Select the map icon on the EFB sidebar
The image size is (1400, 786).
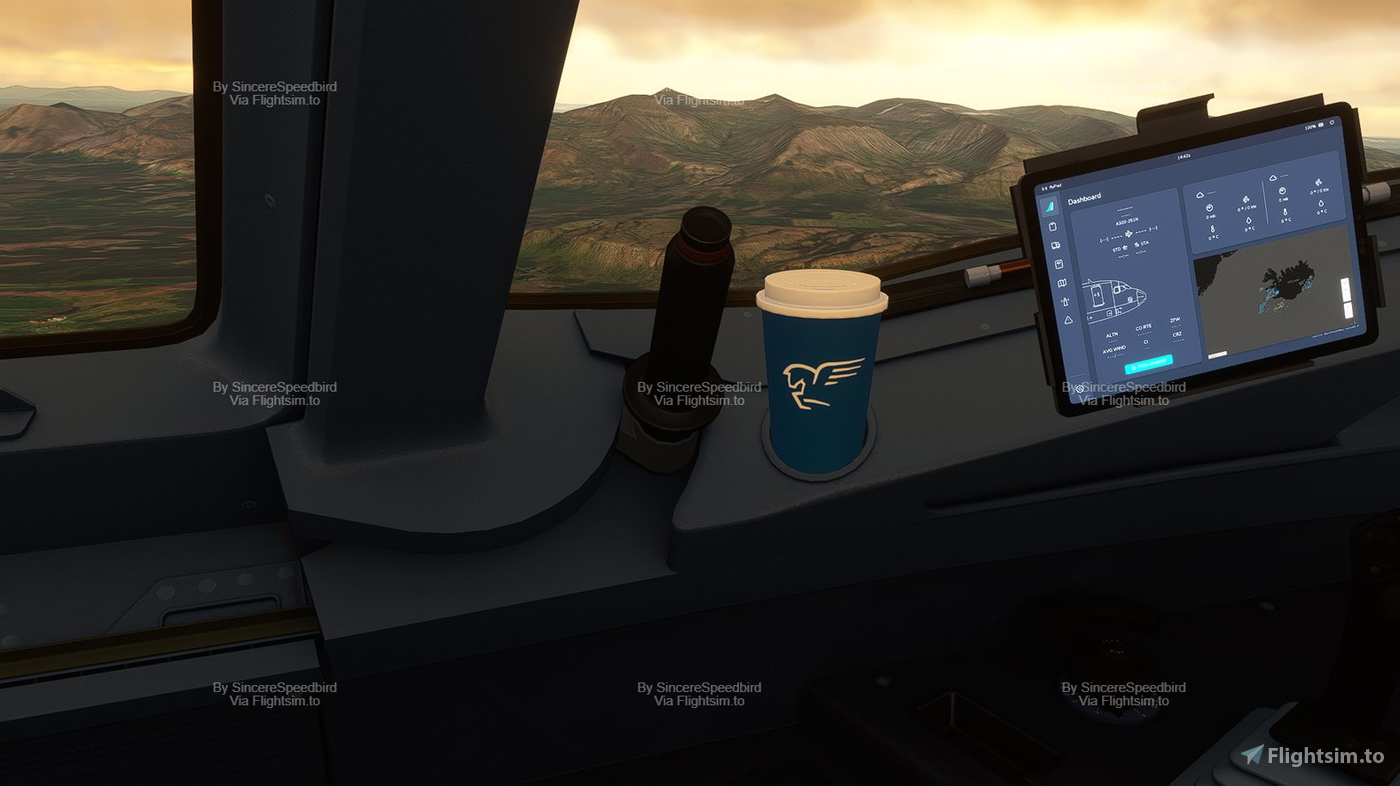[1062, 281]
